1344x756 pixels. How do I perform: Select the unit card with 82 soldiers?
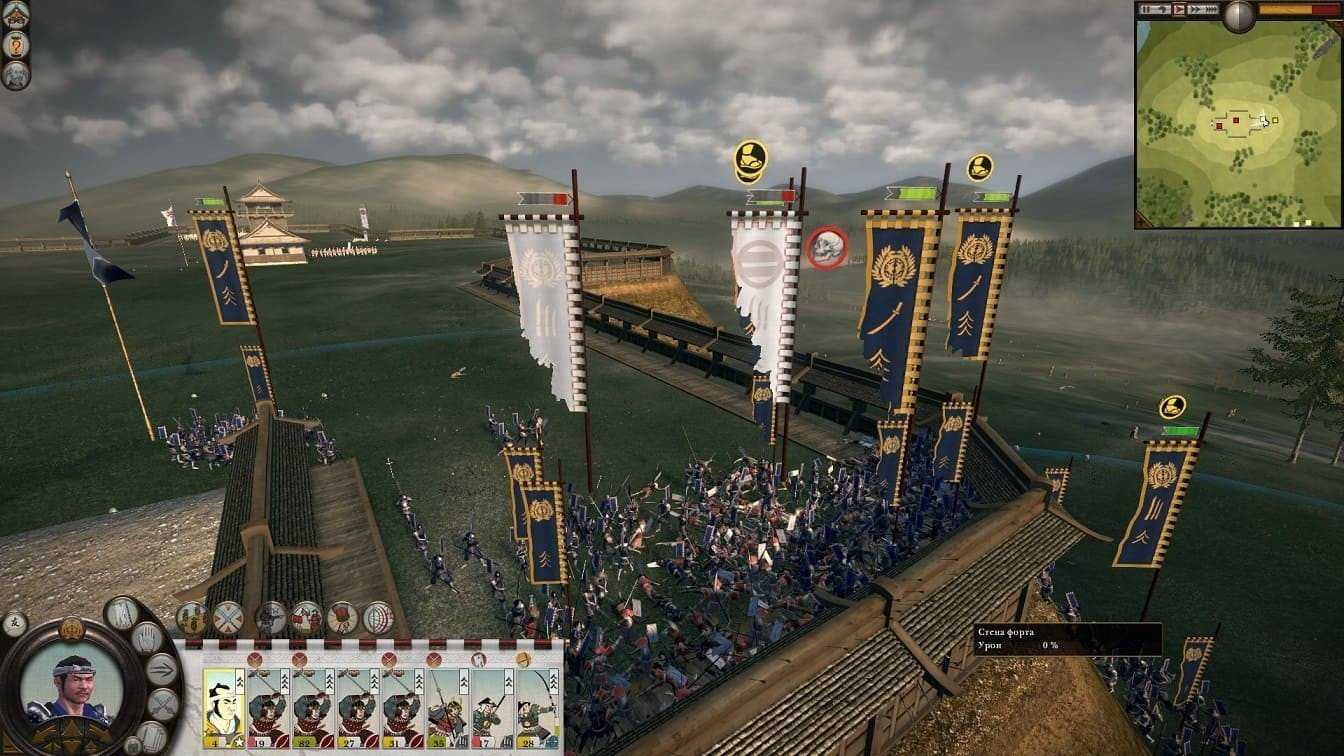313,707
